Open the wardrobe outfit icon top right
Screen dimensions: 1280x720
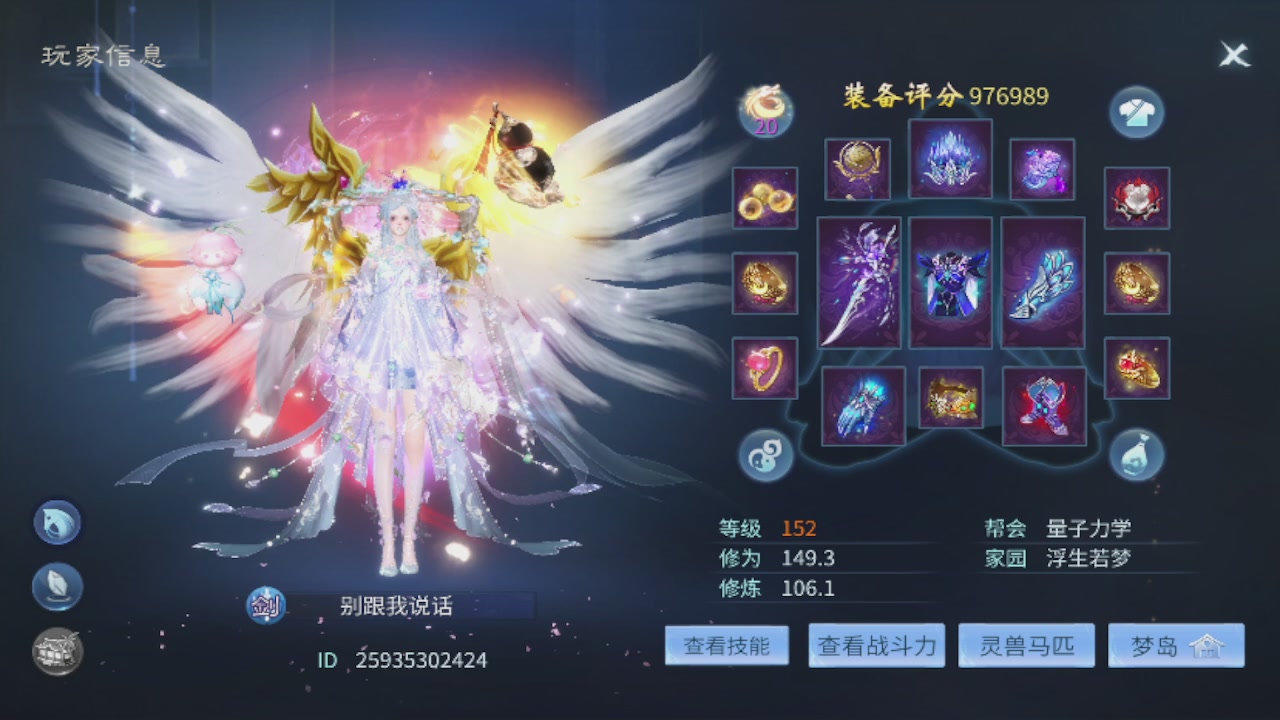pos(1136,113)
